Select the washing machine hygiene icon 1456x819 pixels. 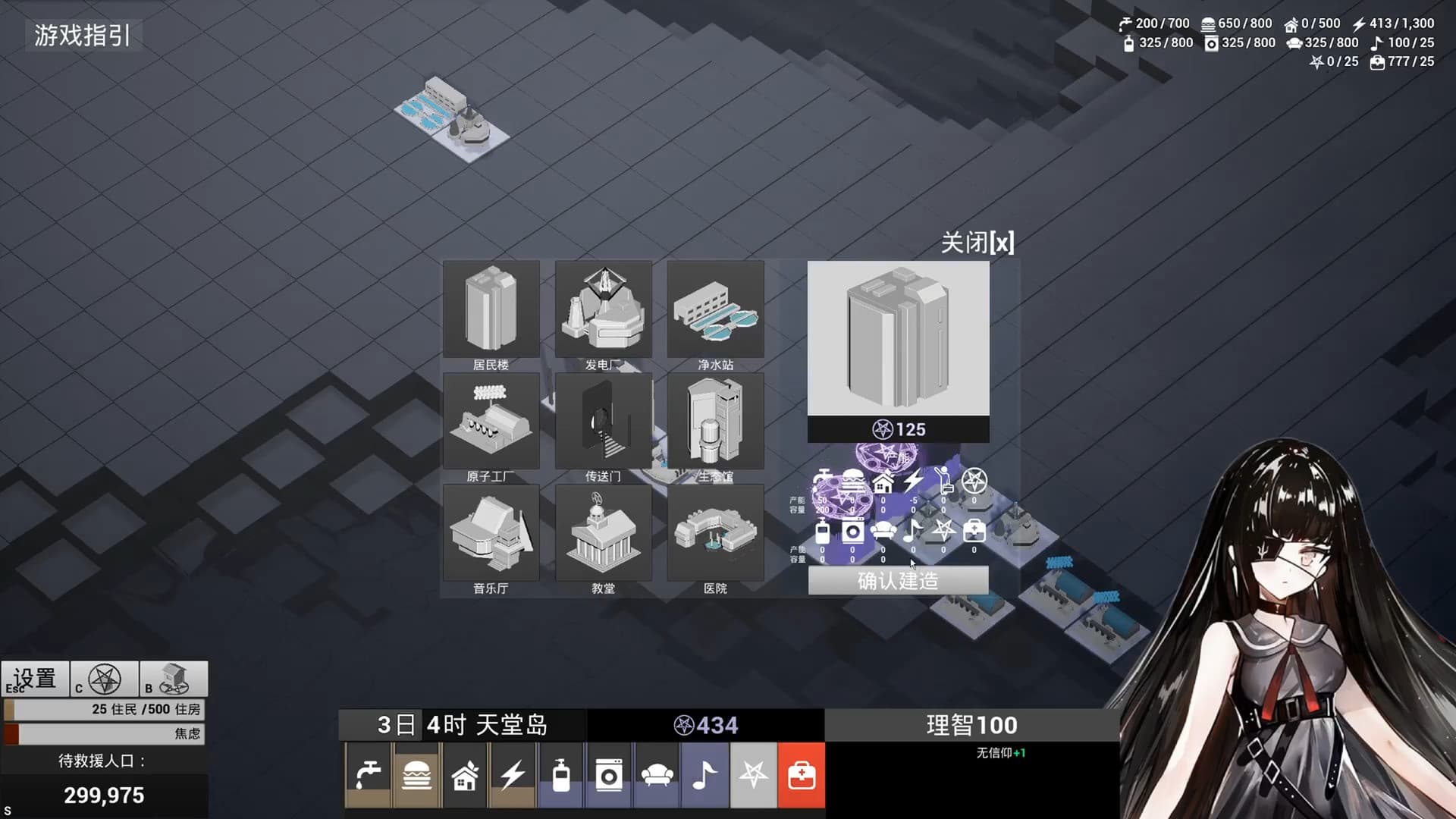[610, 774]
